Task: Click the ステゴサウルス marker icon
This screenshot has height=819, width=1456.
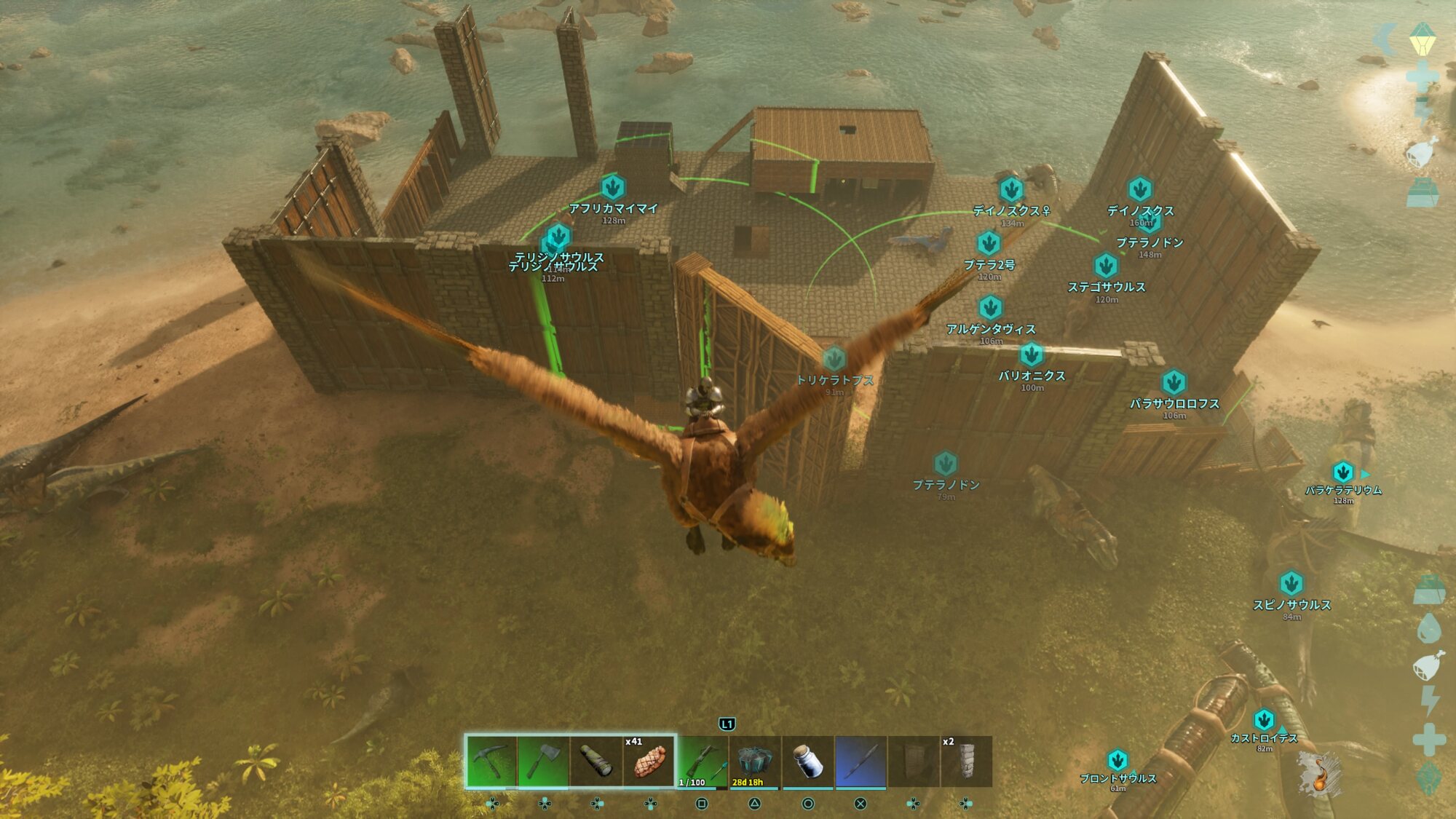Action: pos(1106,266)
